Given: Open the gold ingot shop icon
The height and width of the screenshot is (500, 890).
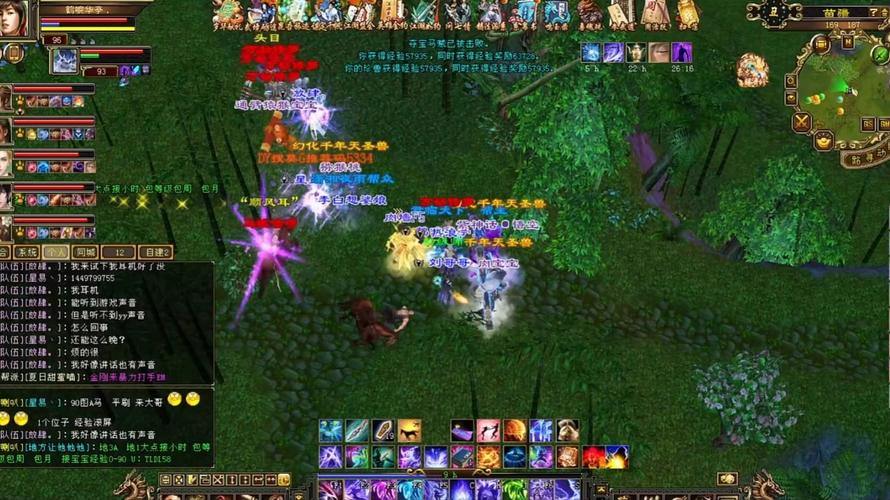Looking at the screenshot, I should [x=822, y=142].
